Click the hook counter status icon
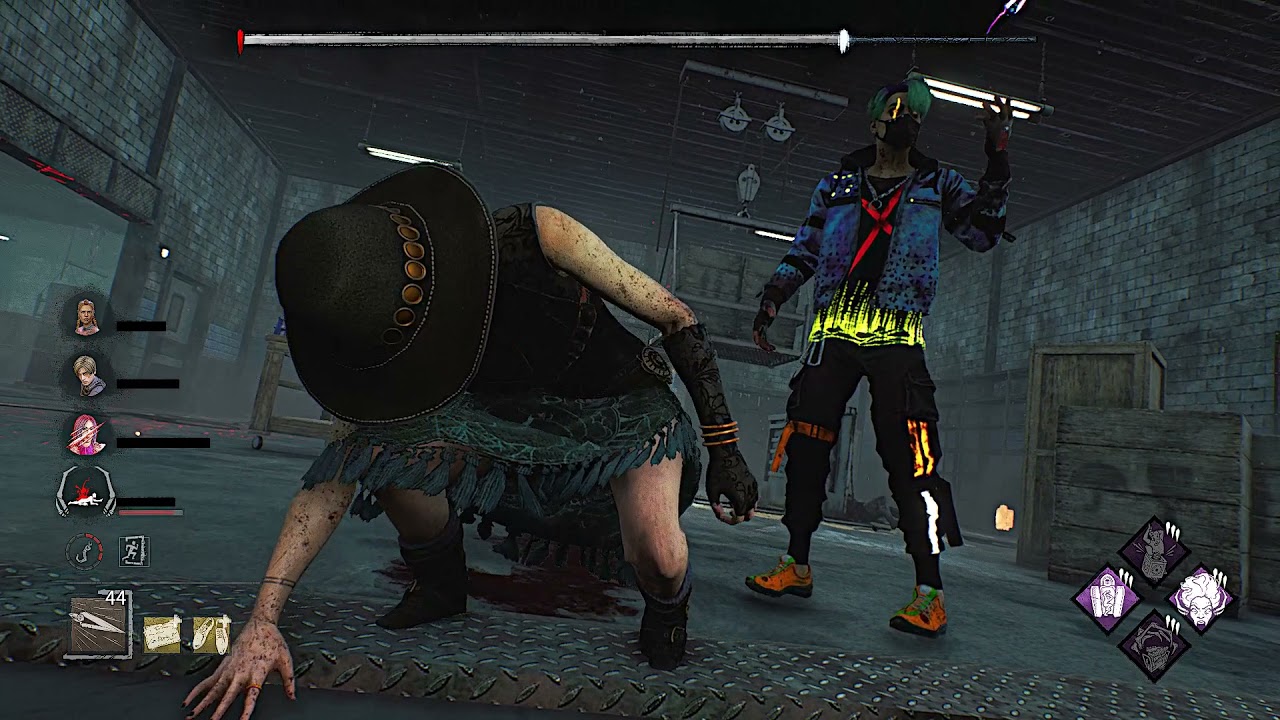 85,551
